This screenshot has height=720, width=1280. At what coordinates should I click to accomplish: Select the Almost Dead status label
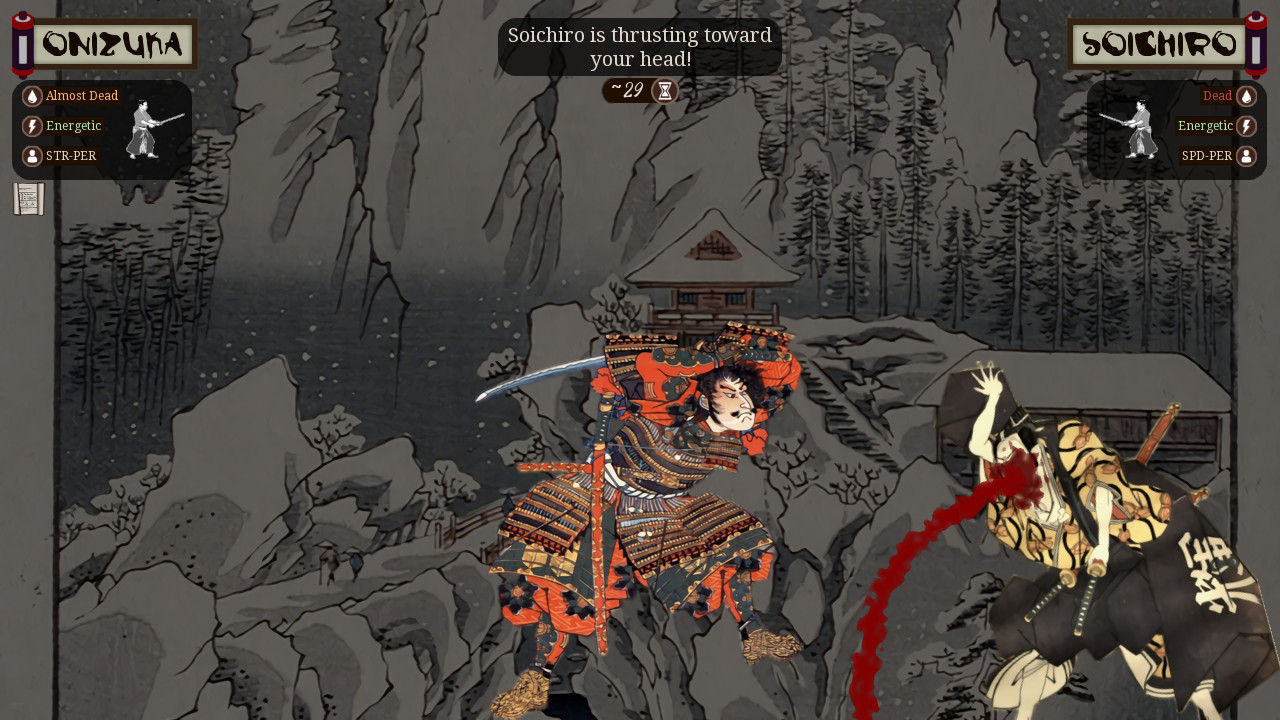click(x=82, y=95)
